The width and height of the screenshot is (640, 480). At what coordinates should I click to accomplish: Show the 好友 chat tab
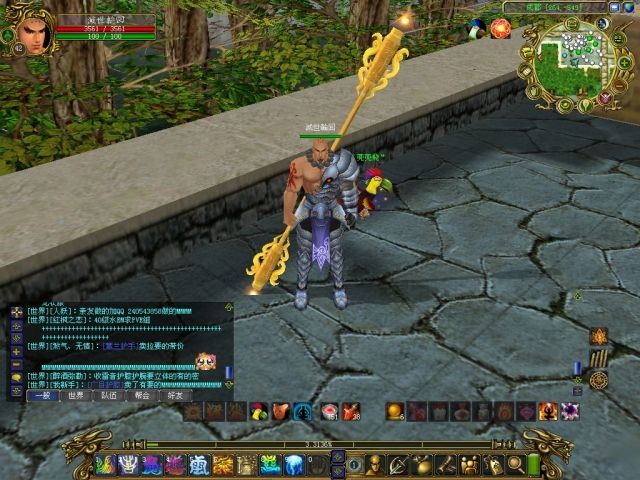(174, 395)
